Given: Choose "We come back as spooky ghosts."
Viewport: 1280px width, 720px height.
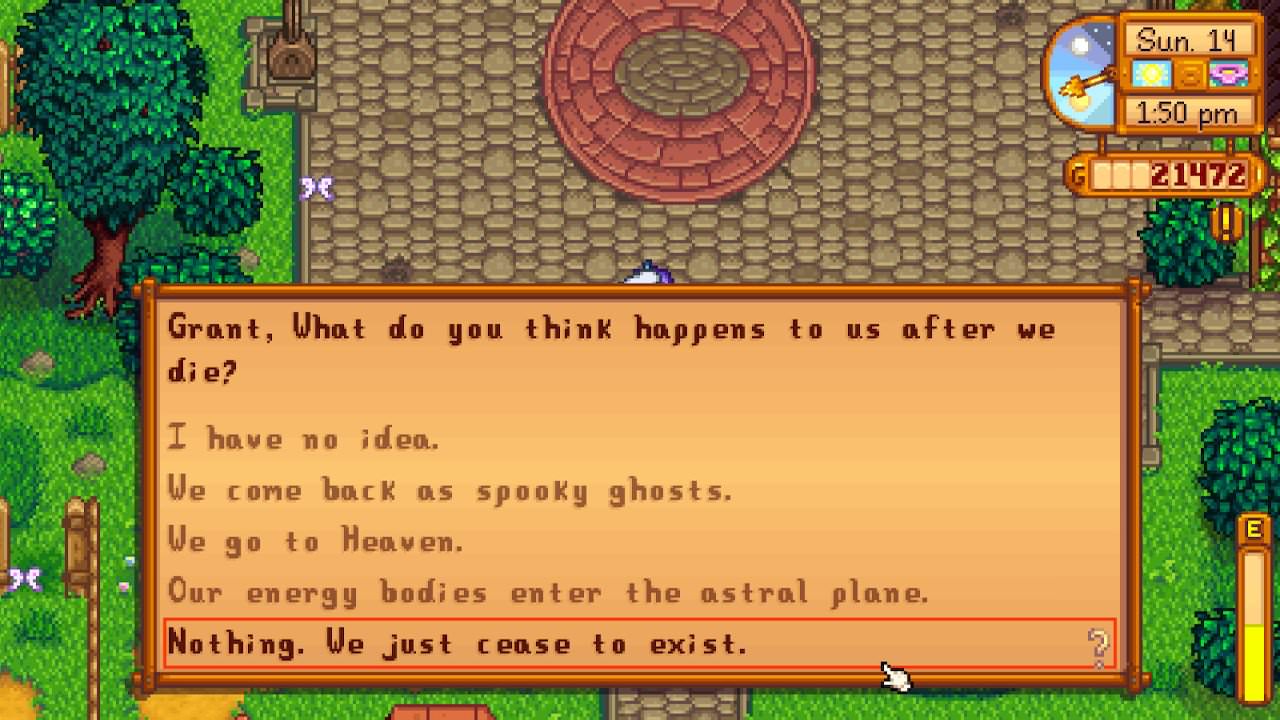Looking at the screenshot, I should tap(450, 490).
